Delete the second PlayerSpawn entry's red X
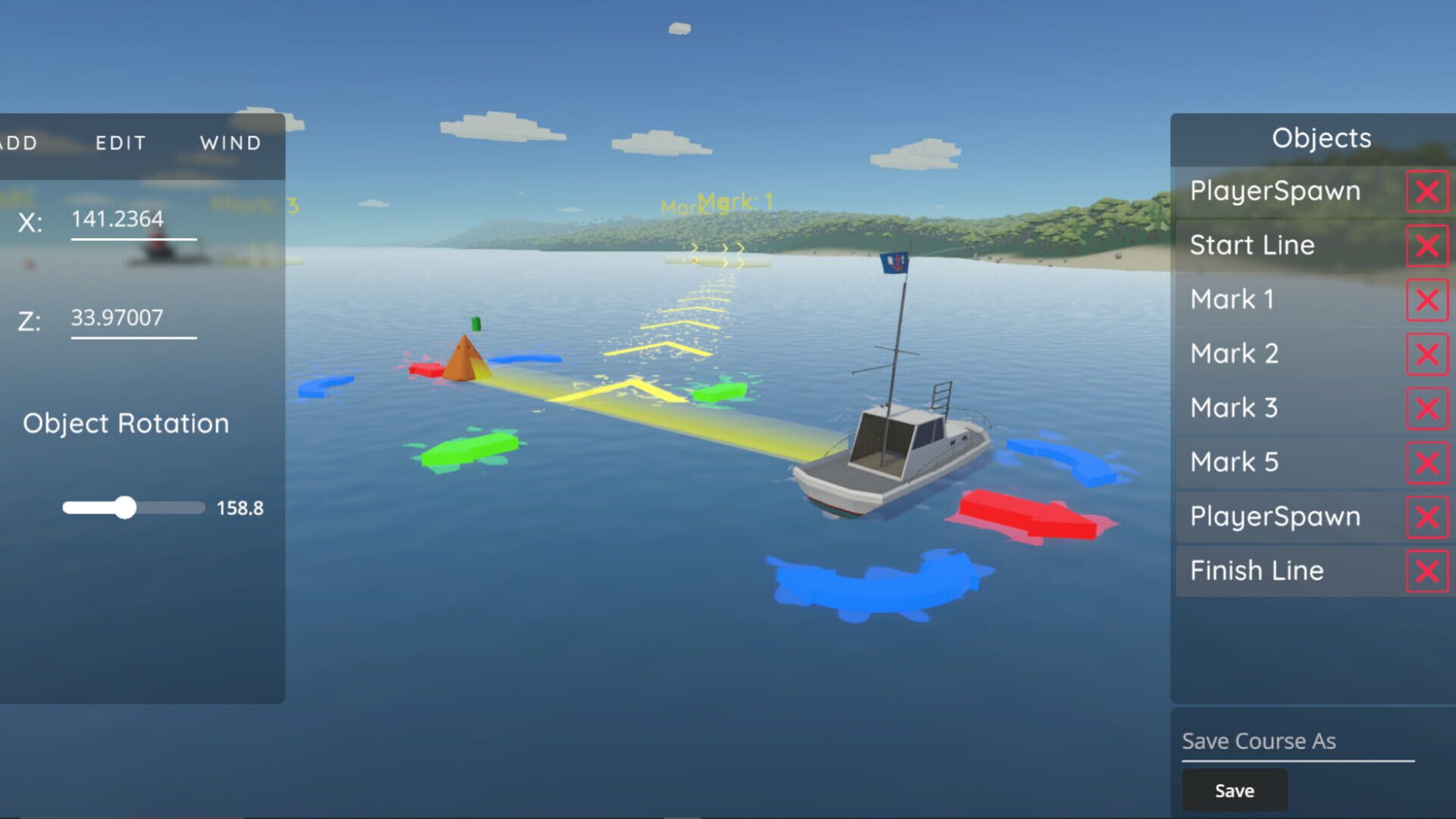The image size is (1456, 819). (1426, 516)
